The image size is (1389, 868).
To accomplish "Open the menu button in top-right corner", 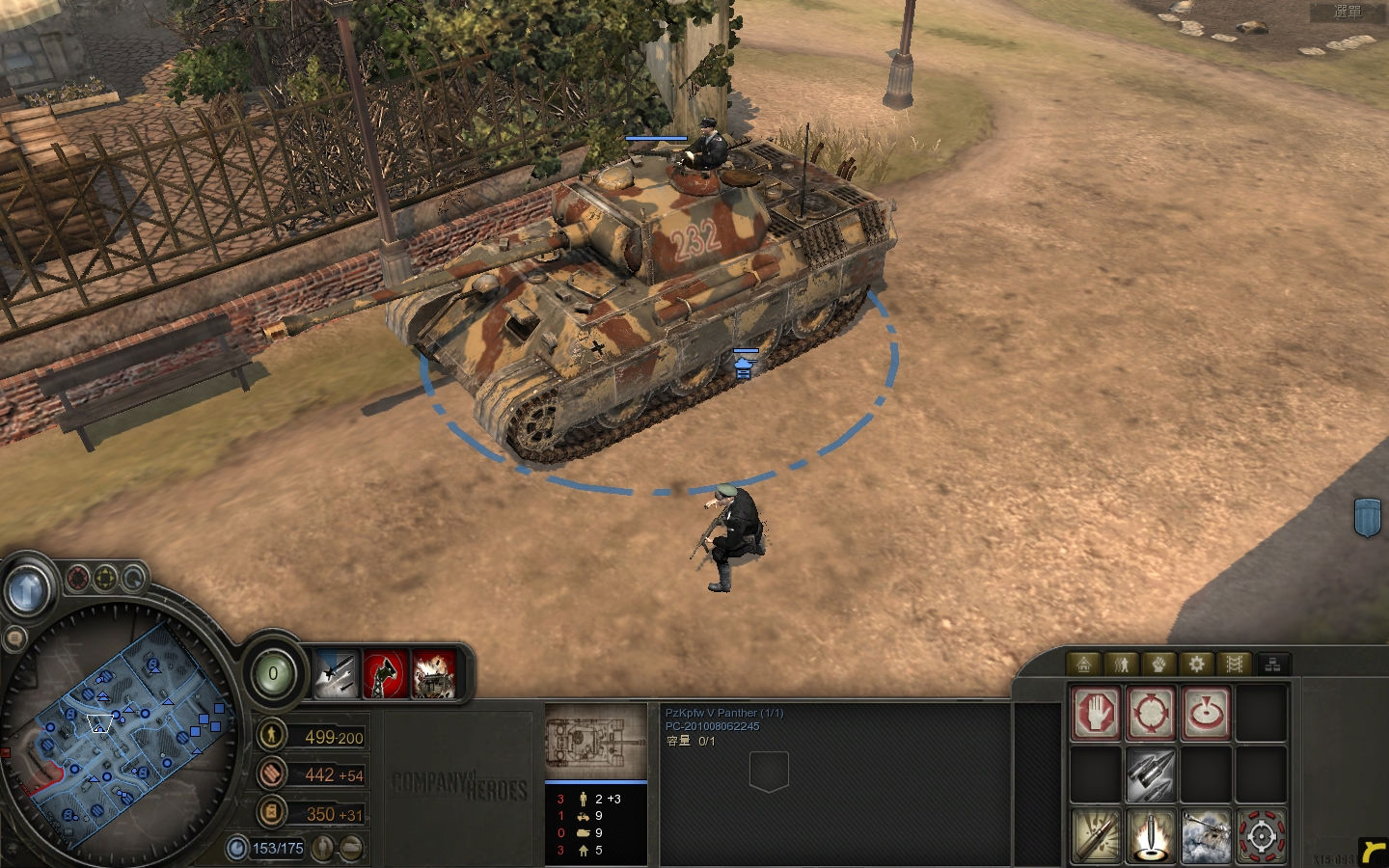I will tap(1348, 12).
